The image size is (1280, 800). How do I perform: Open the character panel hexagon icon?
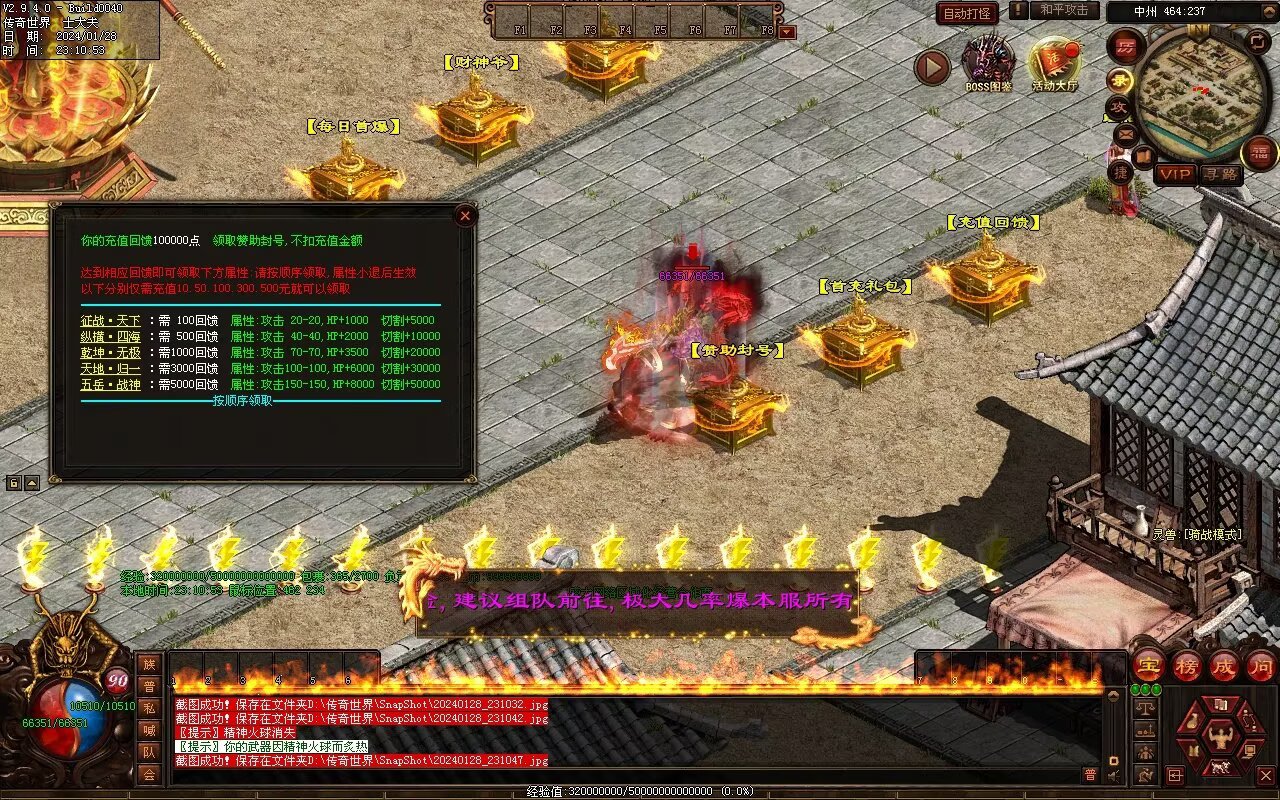pos(1219,737)
